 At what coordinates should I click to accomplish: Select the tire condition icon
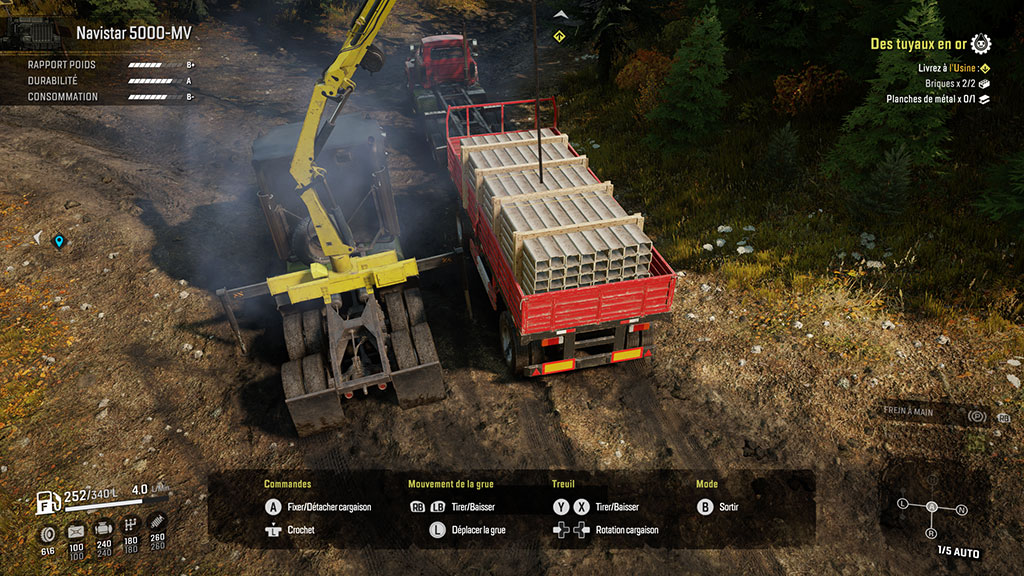click(47, 532)
